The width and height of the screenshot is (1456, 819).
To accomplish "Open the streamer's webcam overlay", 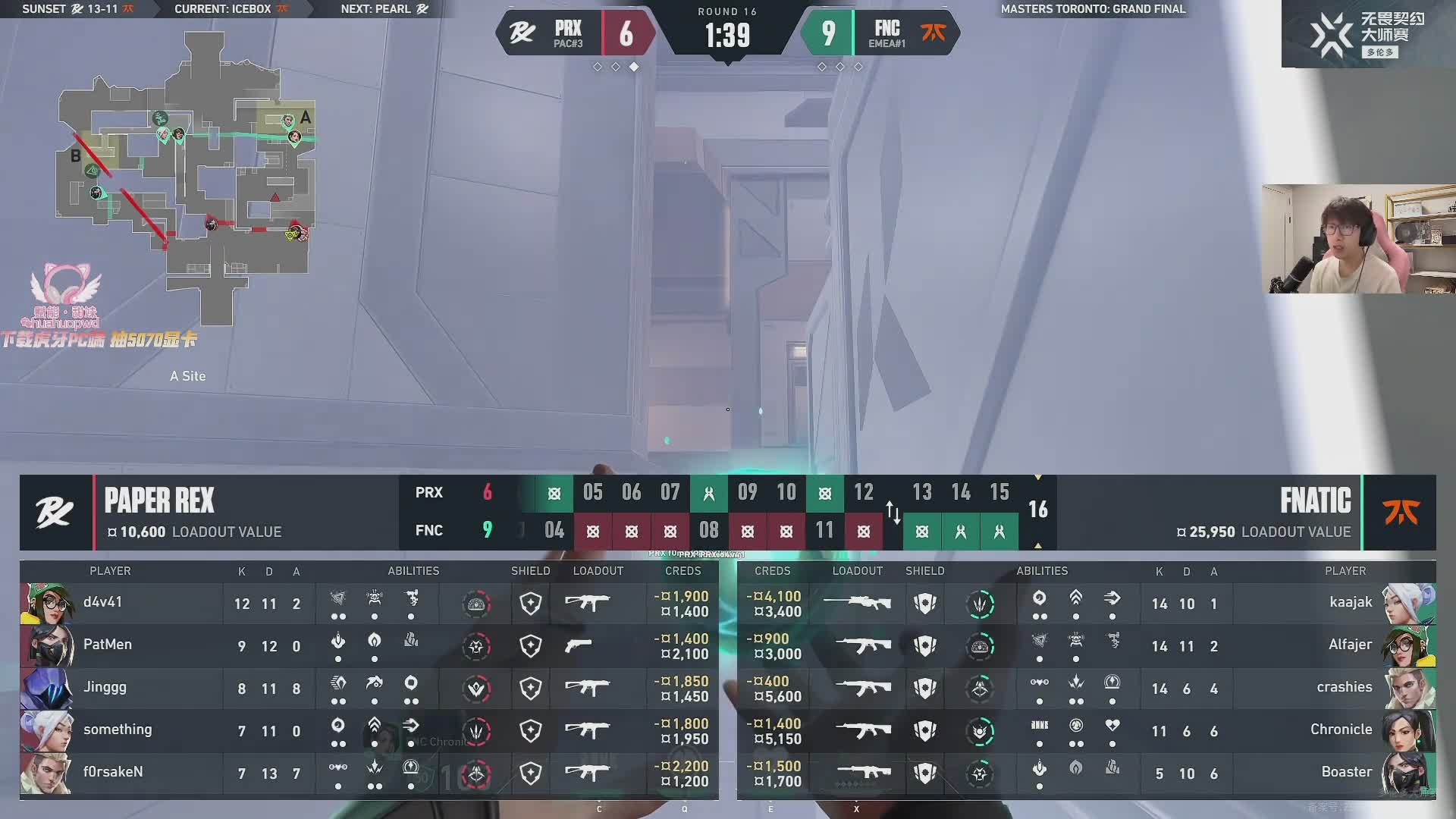I will [x=1358, y=239].
